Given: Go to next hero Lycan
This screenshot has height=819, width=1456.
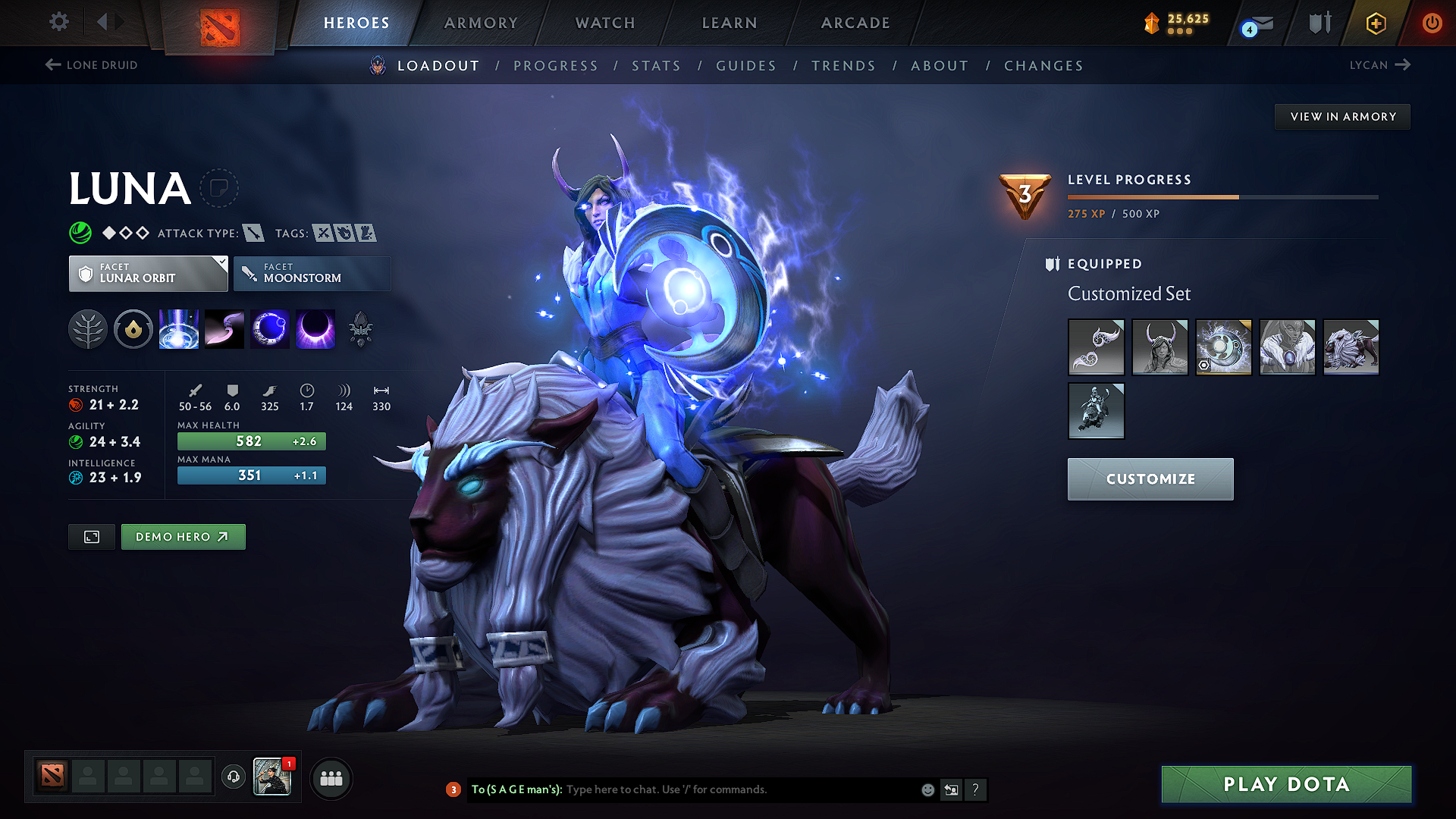Looking at the screenshot, I should point(1379,65).
